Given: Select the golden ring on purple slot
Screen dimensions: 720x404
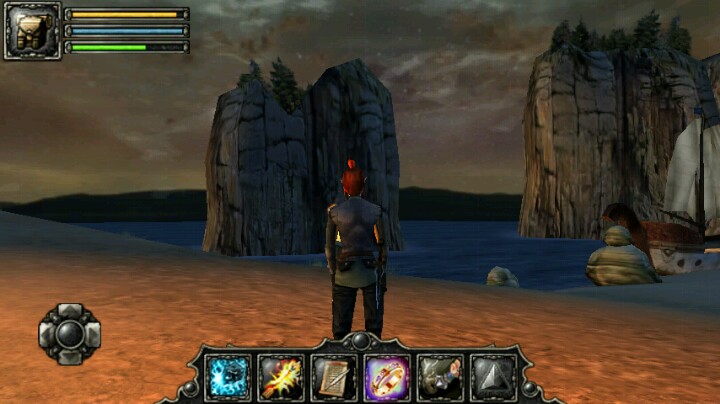Looking at the screenshot, I should pyautogui.click(x=387, y=378).
